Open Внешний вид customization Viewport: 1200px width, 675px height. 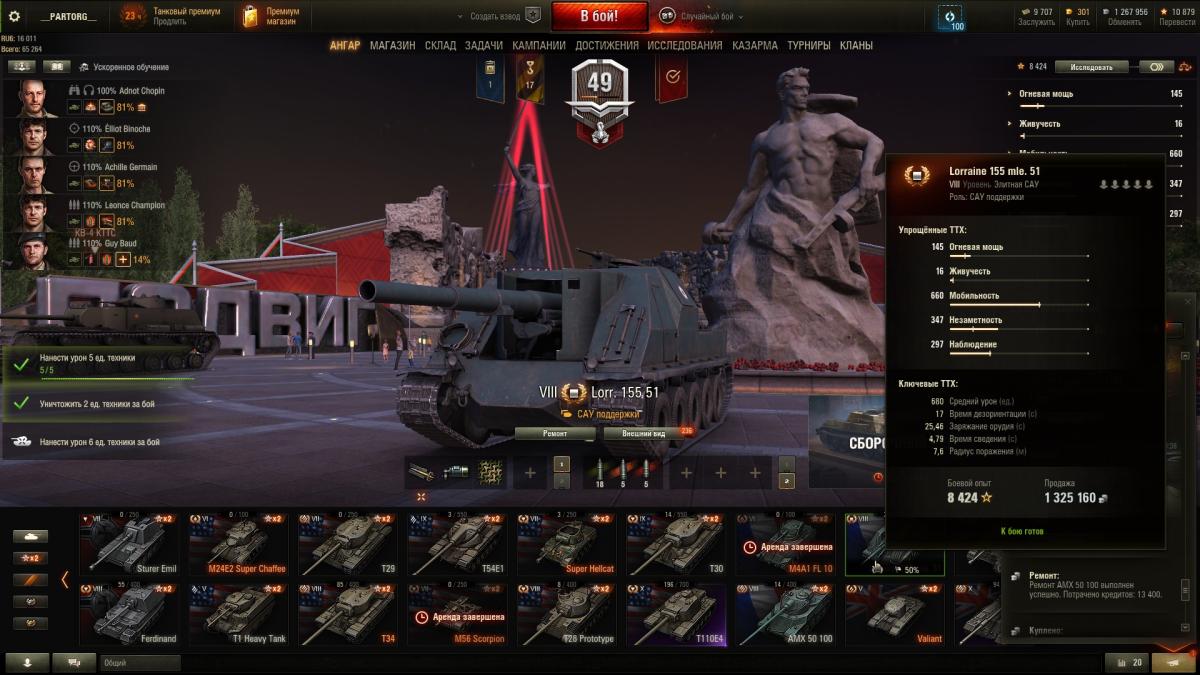(x=644, y=434)
